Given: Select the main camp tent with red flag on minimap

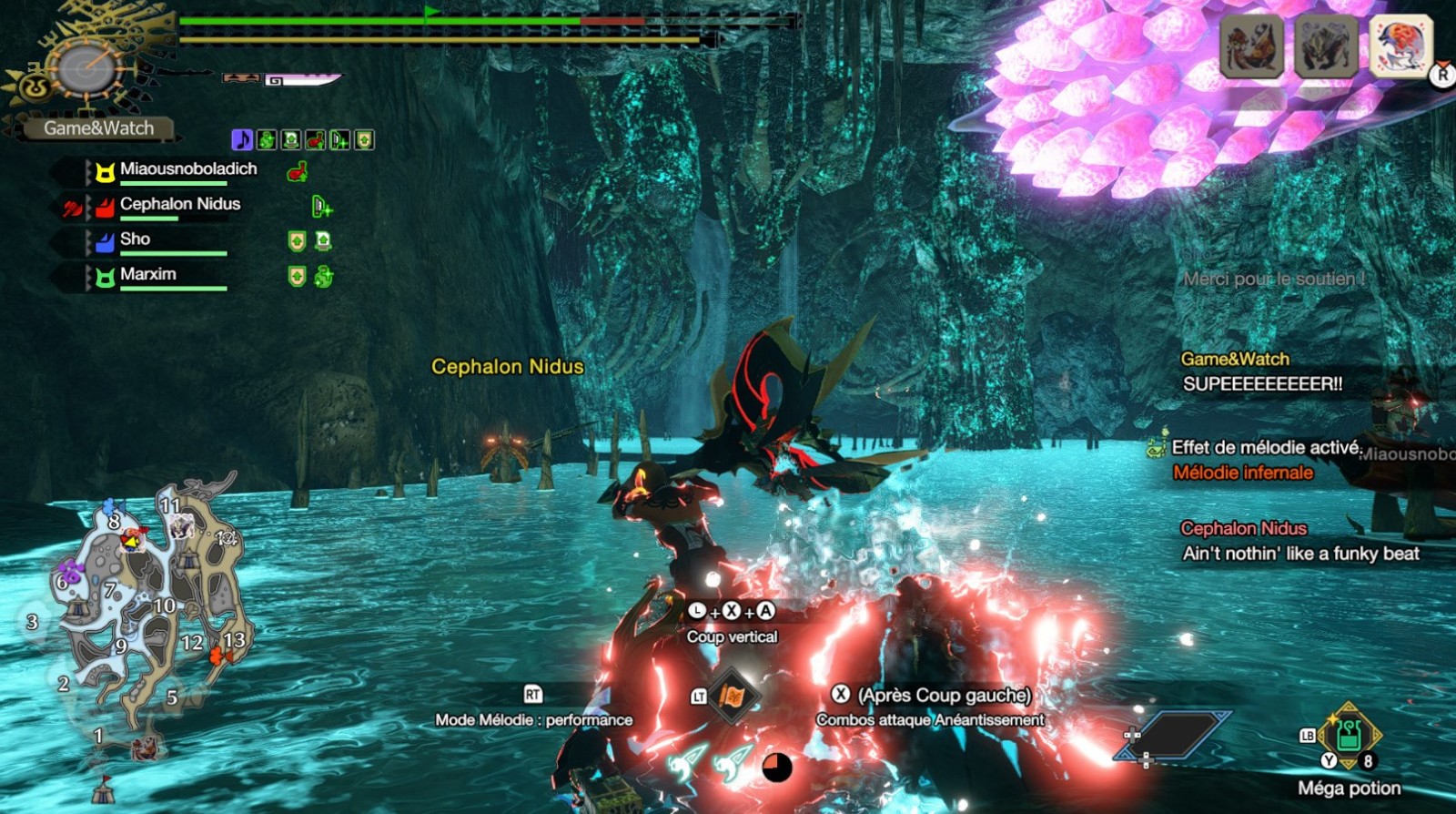Looking at the screenshot, I should coord(105,789).
